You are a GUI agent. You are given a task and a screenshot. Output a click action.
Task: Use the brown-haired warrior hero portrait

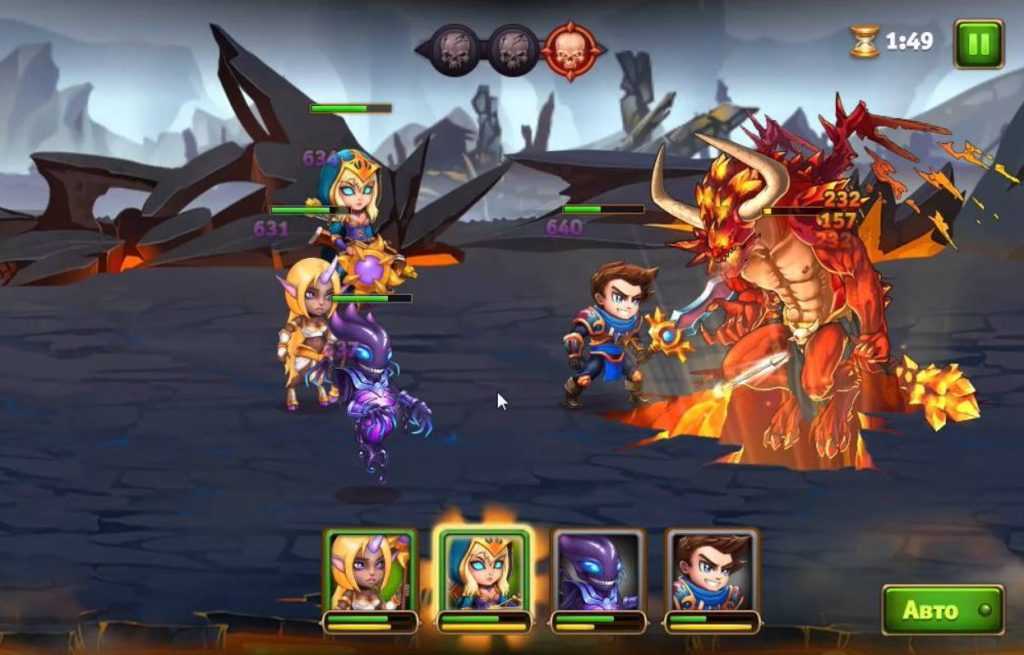(712, 572)
